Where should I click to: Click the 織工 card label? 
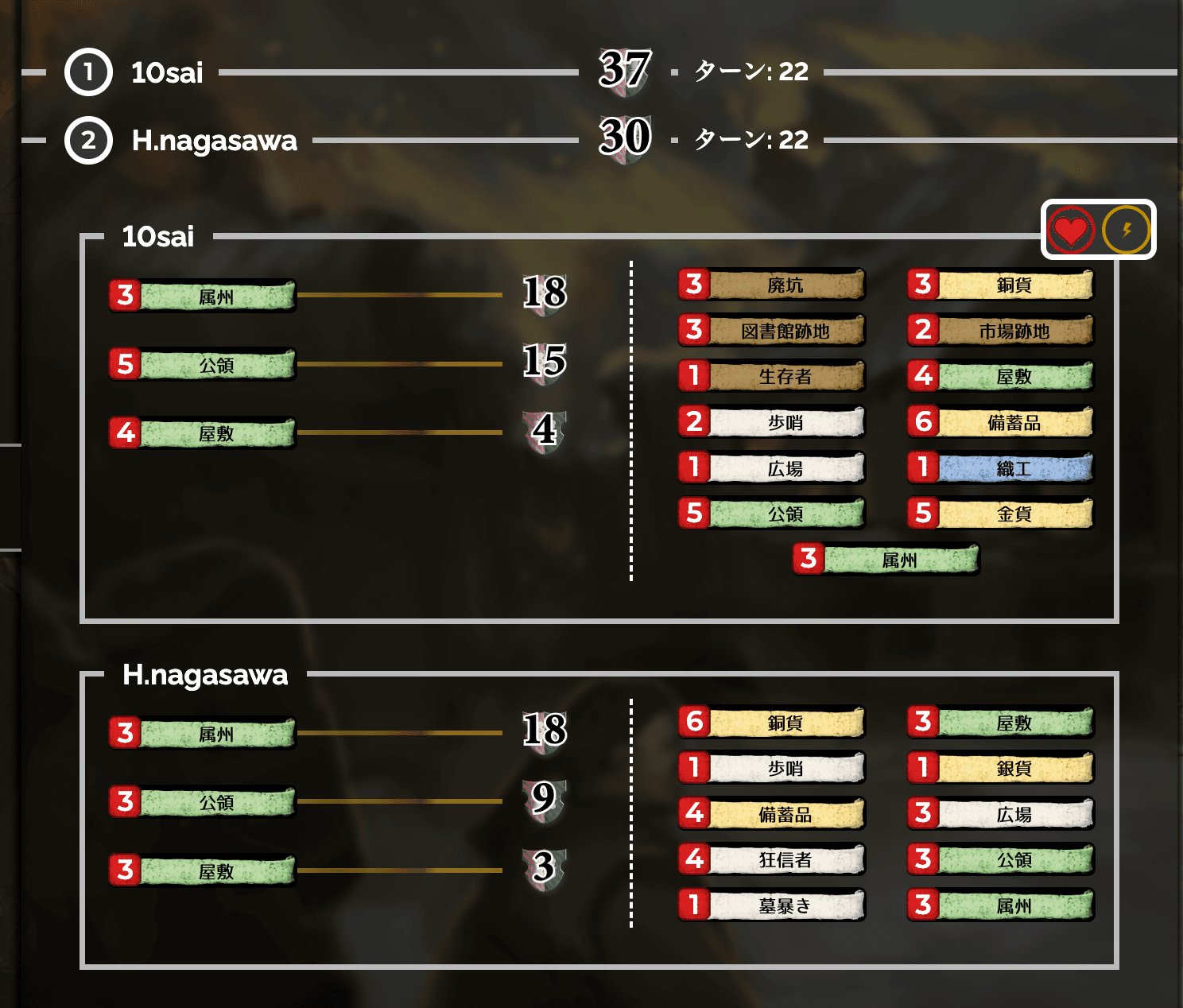point(1015,468)
